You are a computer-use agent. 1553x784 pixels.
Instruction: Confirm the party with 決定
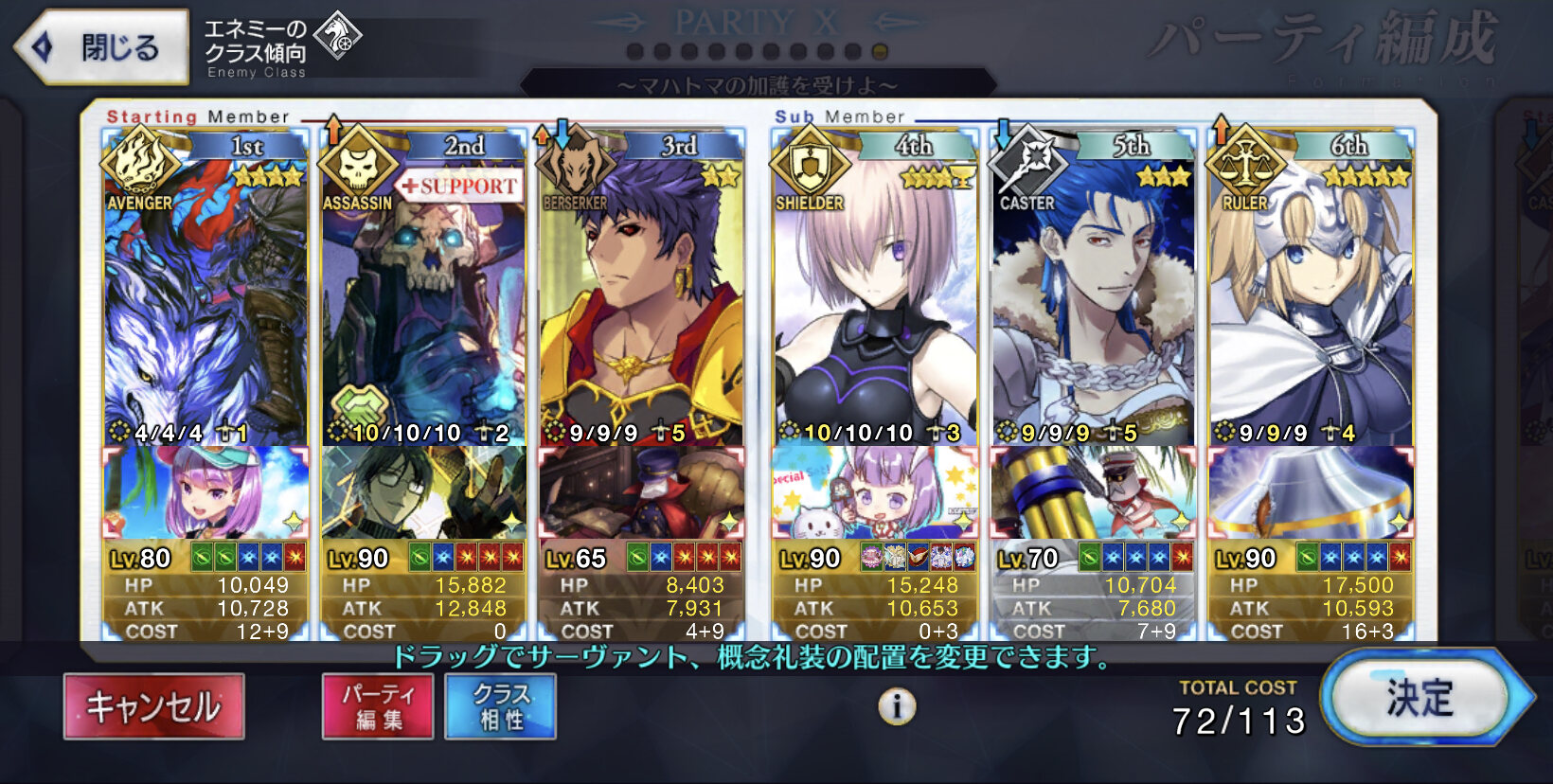tap(1419, 698)
